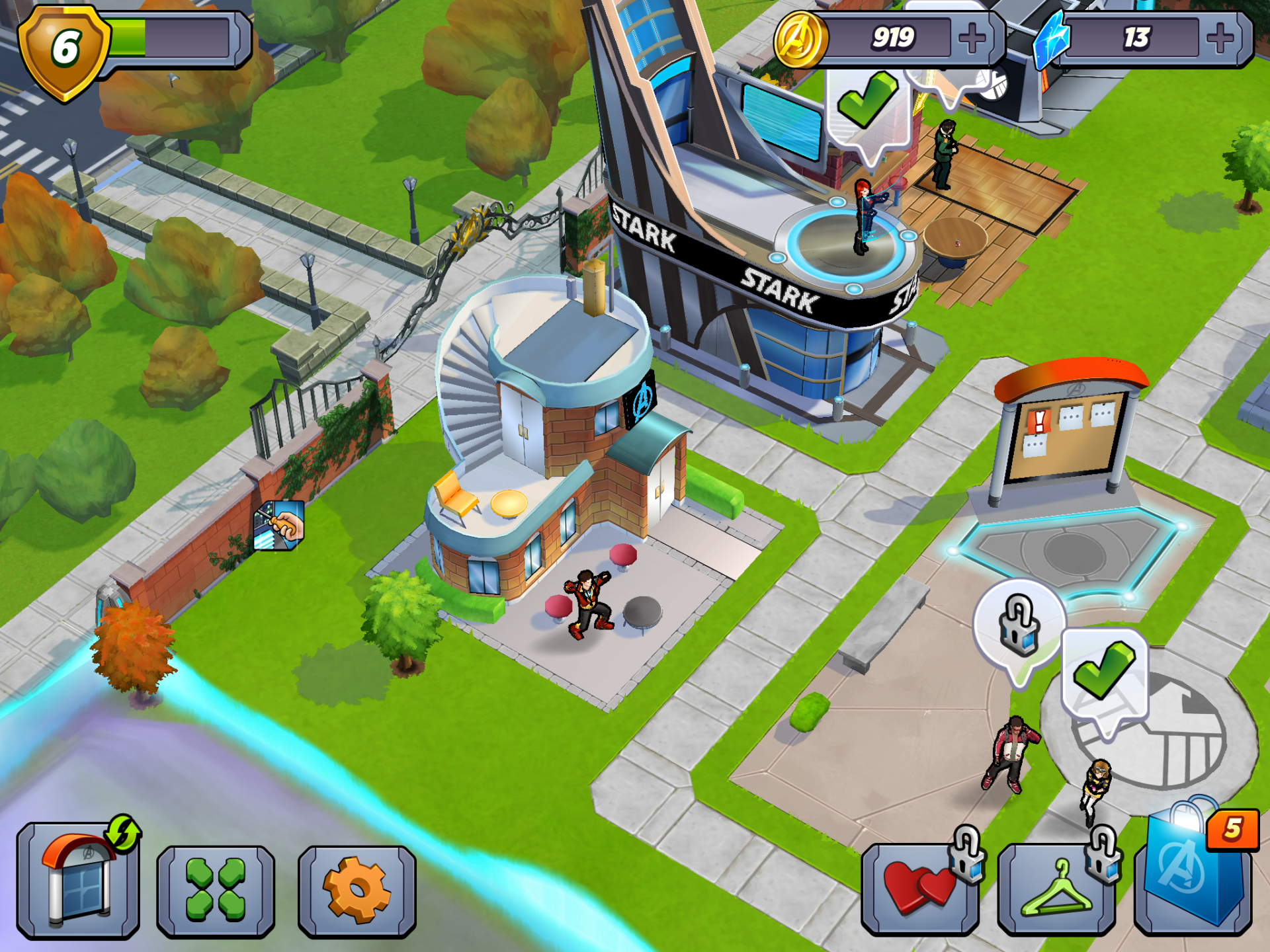The image size is (1270, 952).
Task: Add more gold coins with plus button
Action: pos(972,38)
